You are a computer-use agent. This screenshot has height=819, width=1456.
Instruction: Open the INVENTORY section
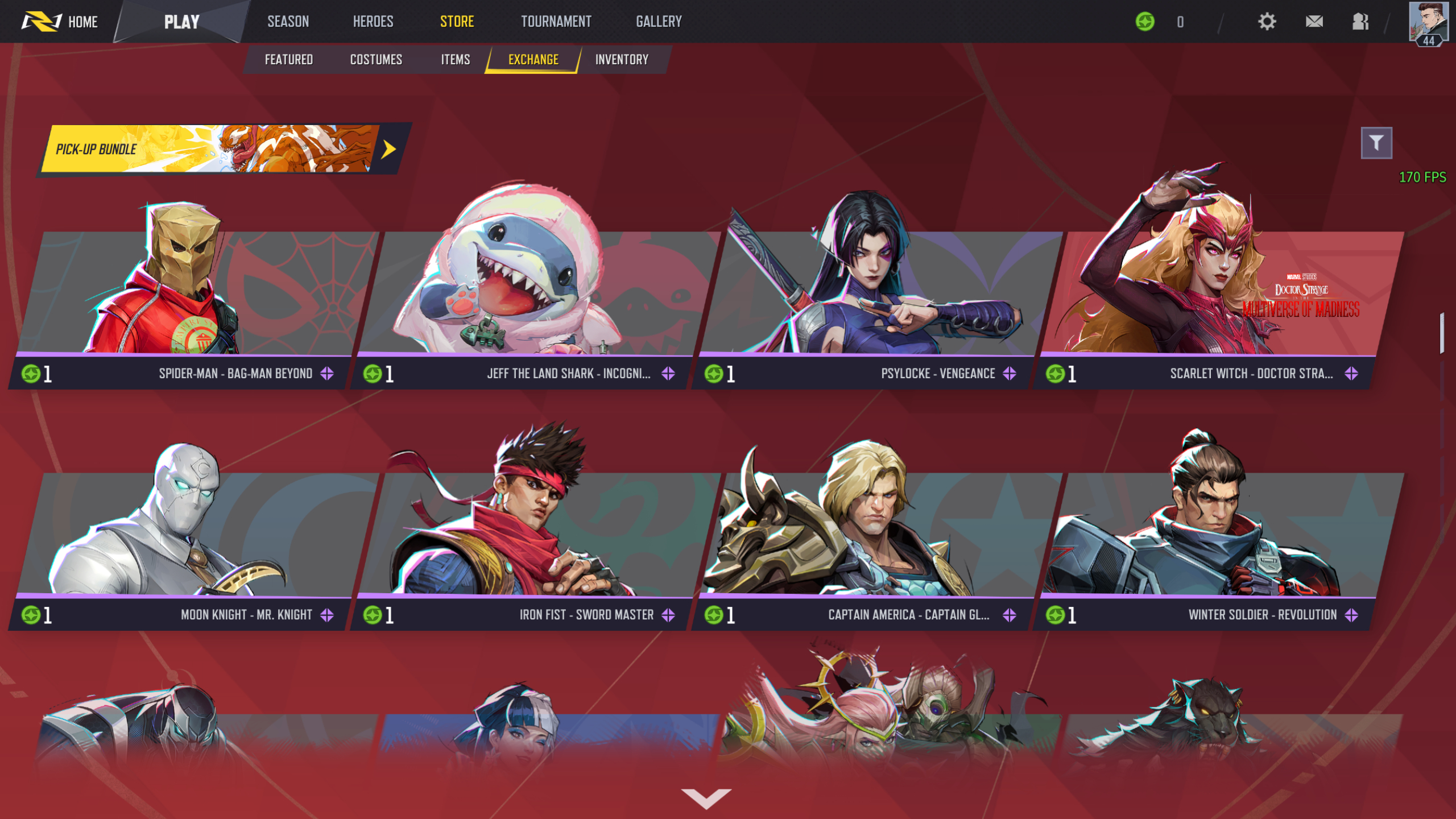click(621, 59)
